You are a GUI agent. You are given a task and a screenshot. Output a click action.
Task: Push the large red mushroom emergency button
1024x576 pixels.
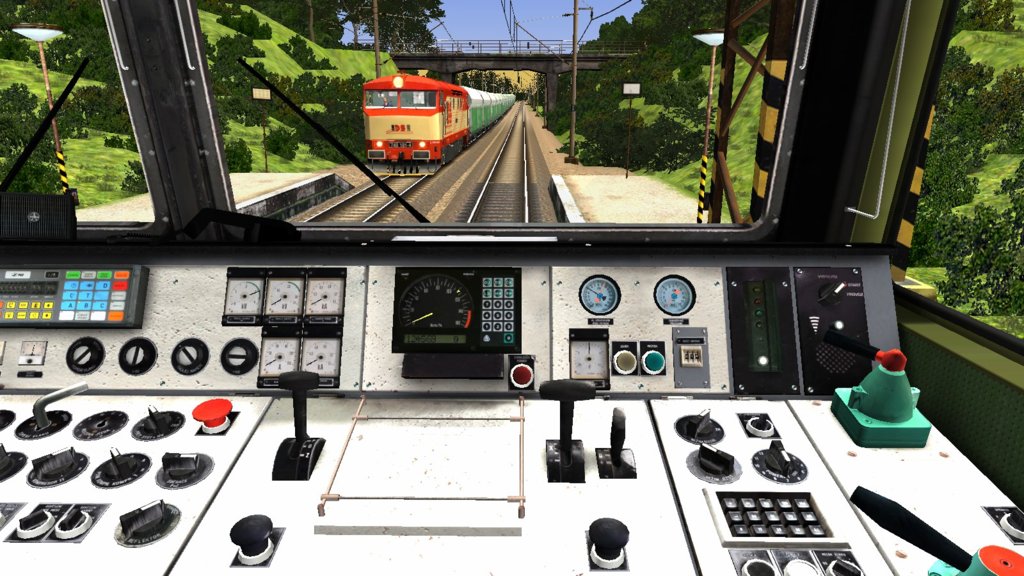212,412
